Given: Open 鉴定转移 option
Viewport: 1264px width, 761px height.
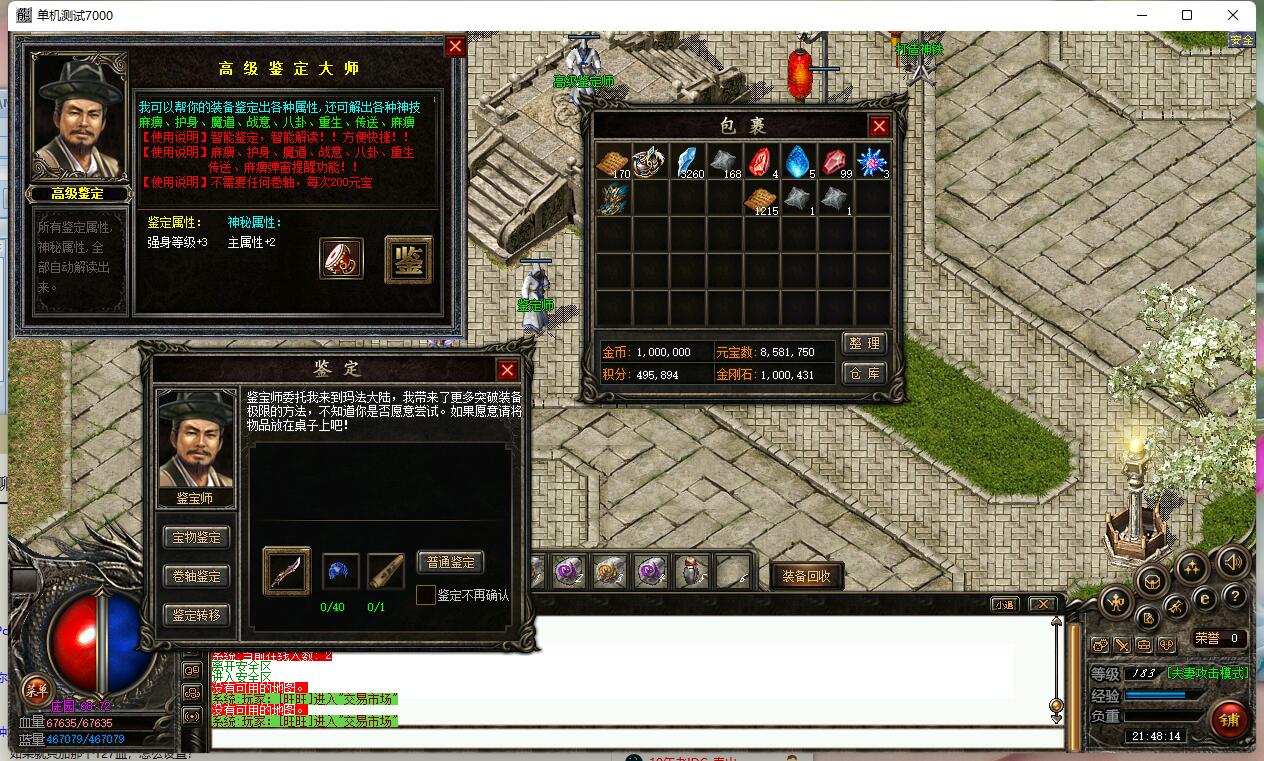Looking at the screenshot, I should coord(196,615).
